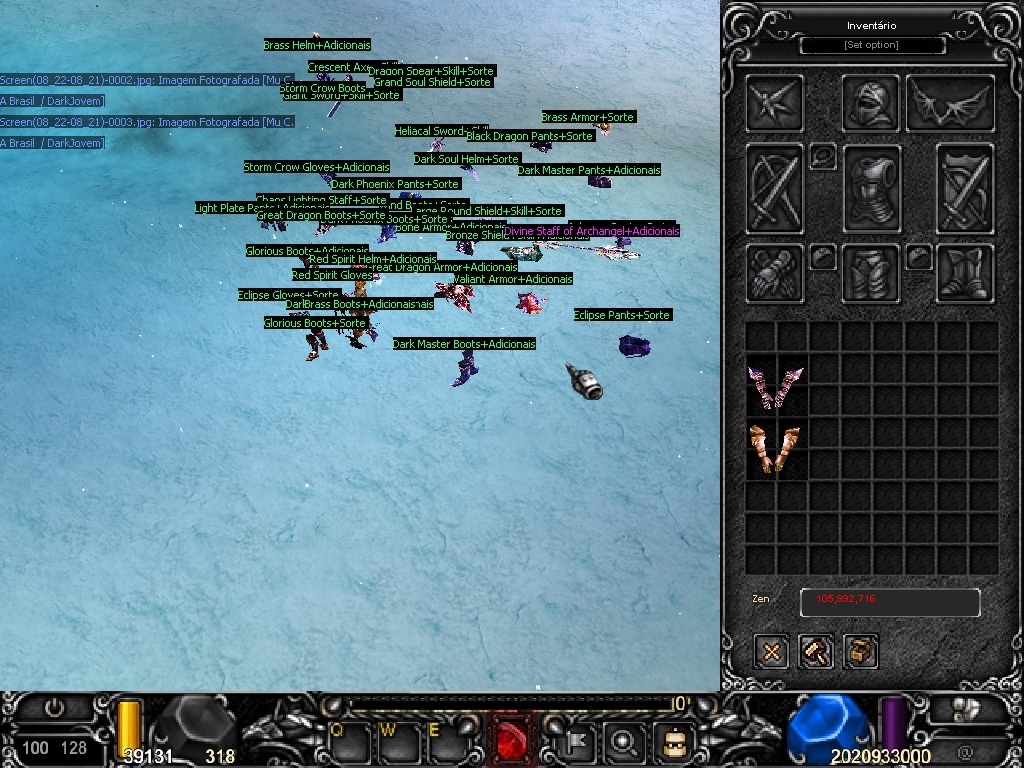Pick the orange gloves in inventory
Image resolution: width=1024 pixels, height=768 pixels.
point(776,449)
